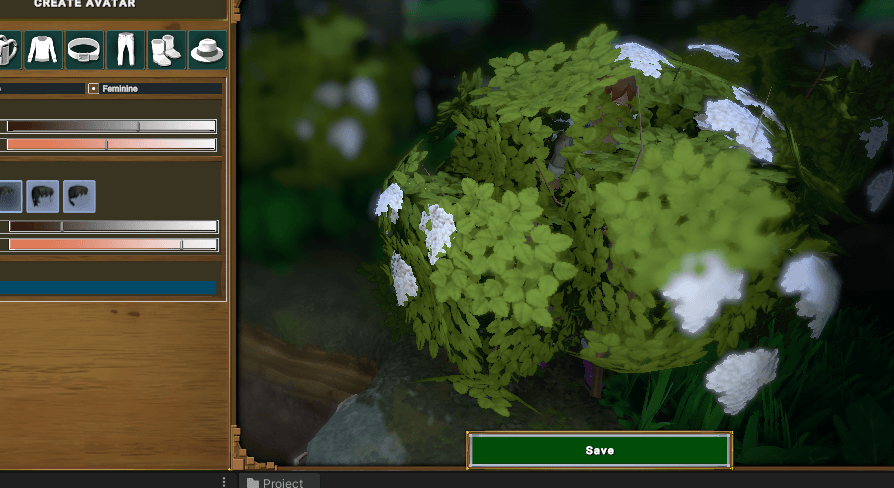894x488 pixels.
Task: Click the grayscale slider just below Feminine
Action: tap(110, 126)
